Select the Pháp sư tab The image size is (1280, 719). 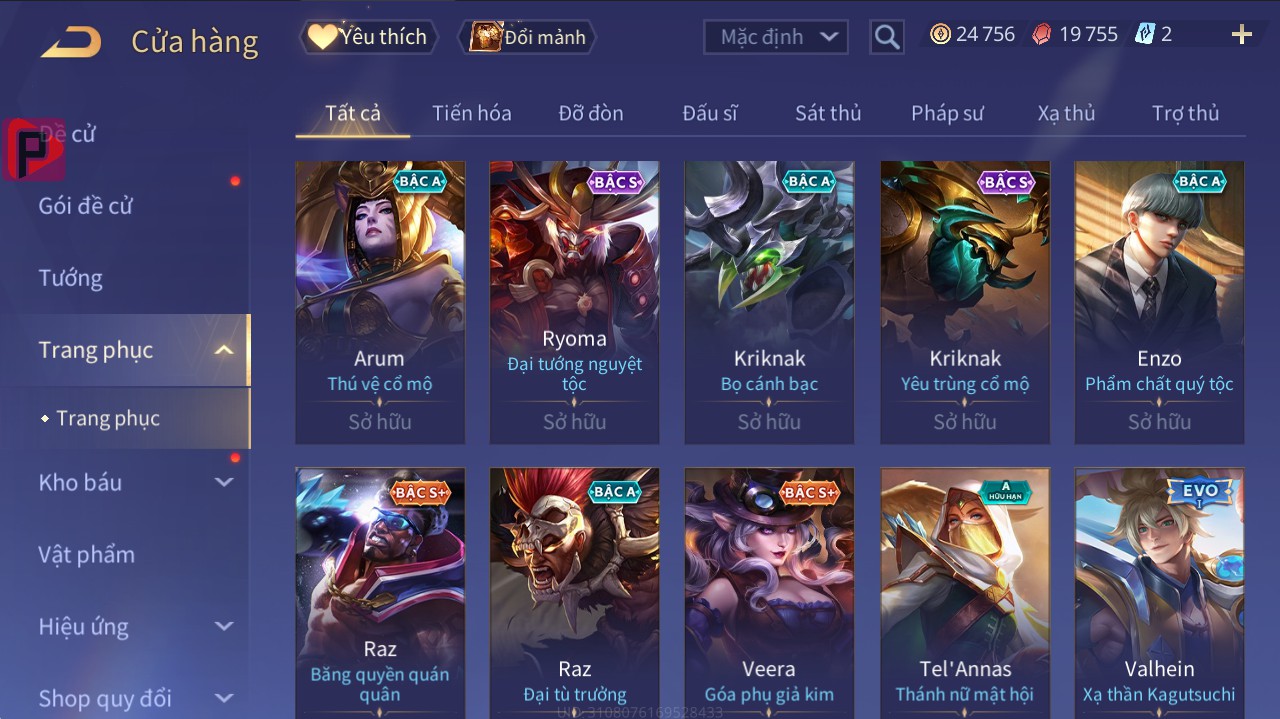click(x=947, y=113)
